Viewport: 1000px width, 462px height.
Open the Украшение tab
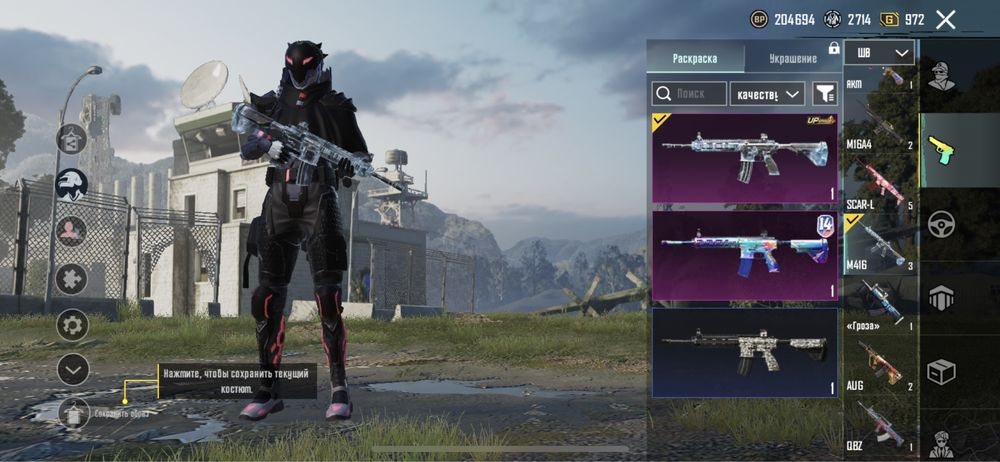792,58
